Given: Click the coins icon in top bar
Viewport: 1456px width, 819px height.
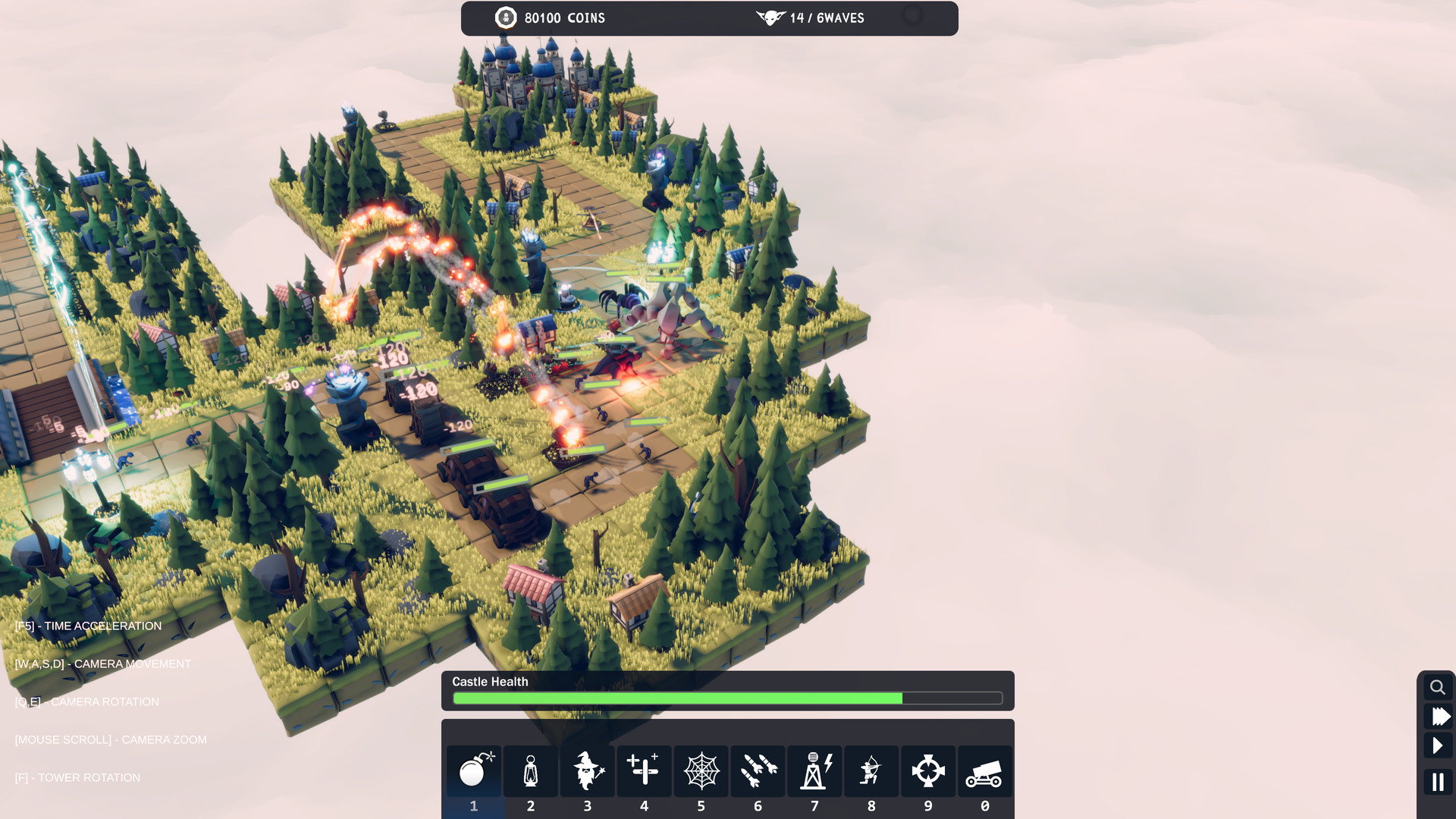Looking at the screenshot, I should pos(505,17).
